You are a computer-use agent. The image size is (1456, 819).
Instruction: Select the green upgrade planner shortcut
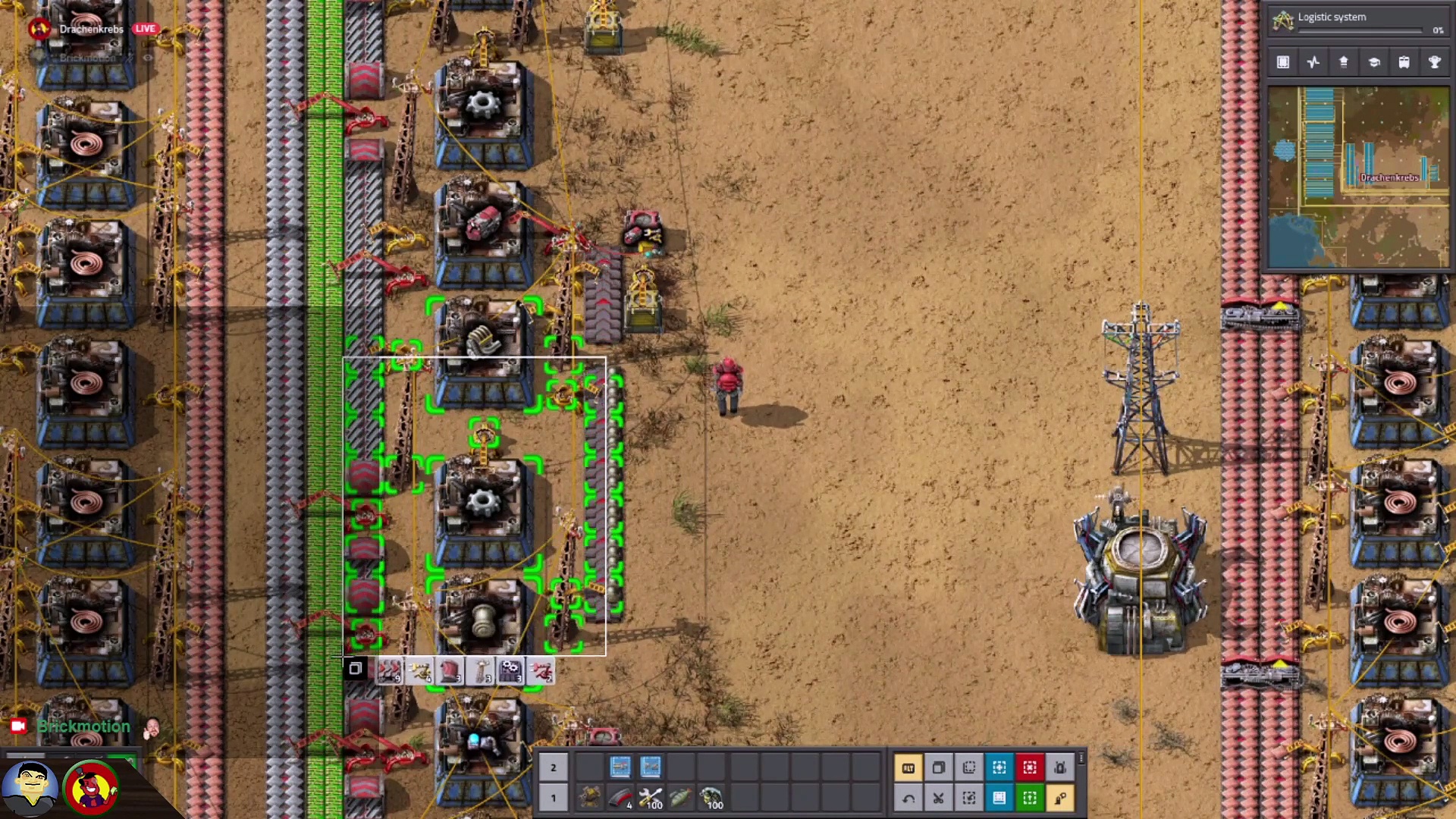[x=1030, y=798]
